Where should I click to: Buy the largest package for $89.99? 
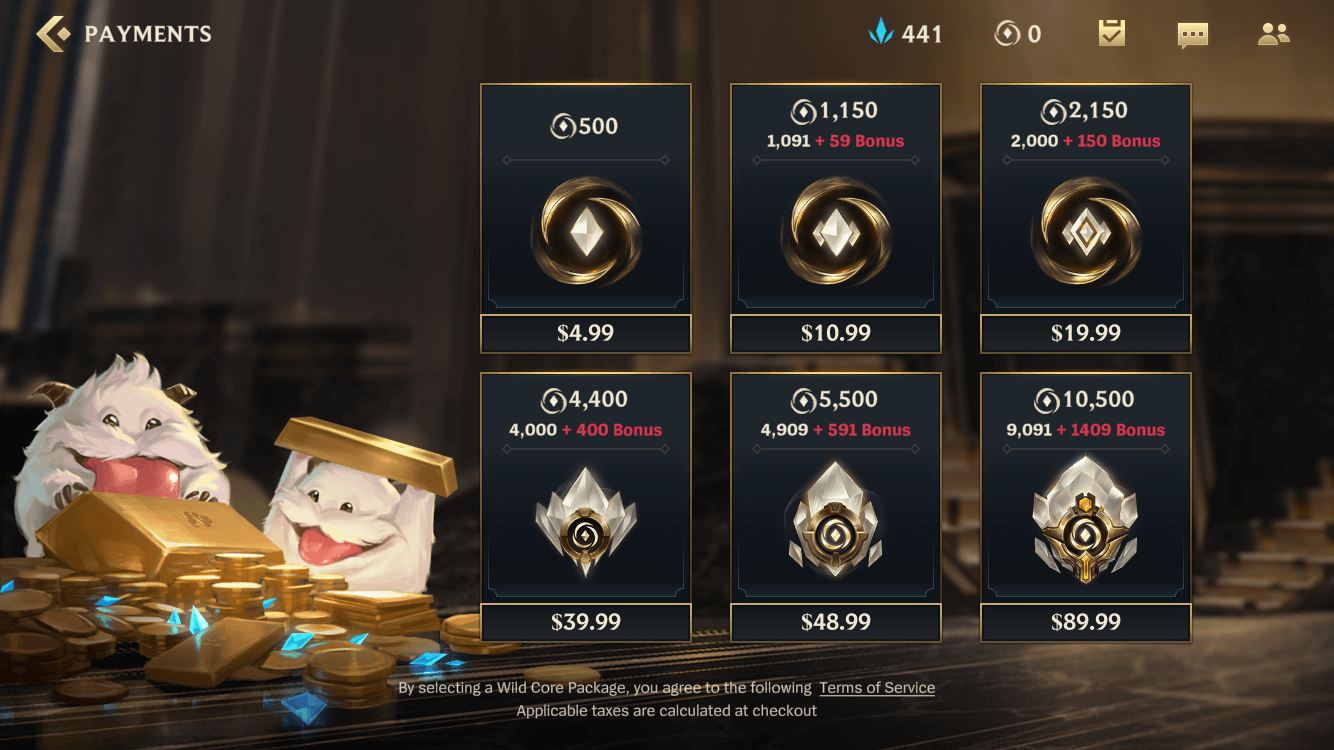[1085, 622]
